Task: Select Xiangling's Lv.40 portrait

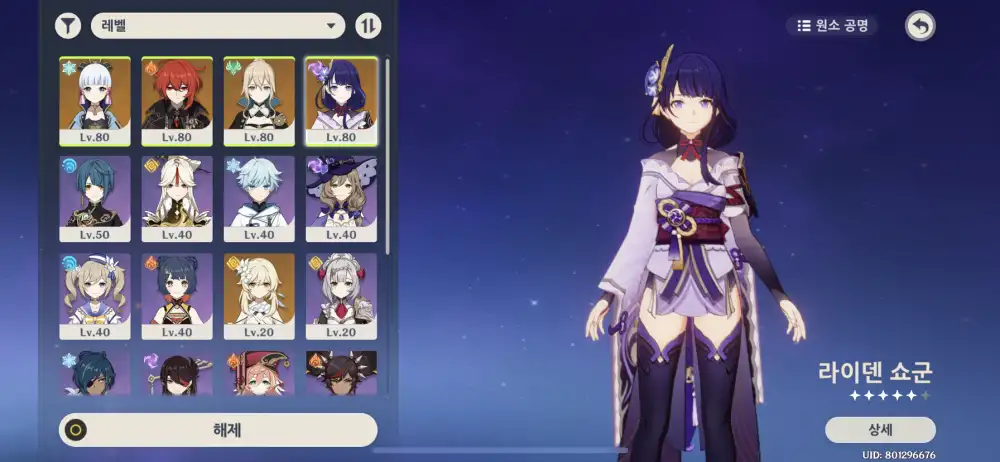Action: [176, 296]
